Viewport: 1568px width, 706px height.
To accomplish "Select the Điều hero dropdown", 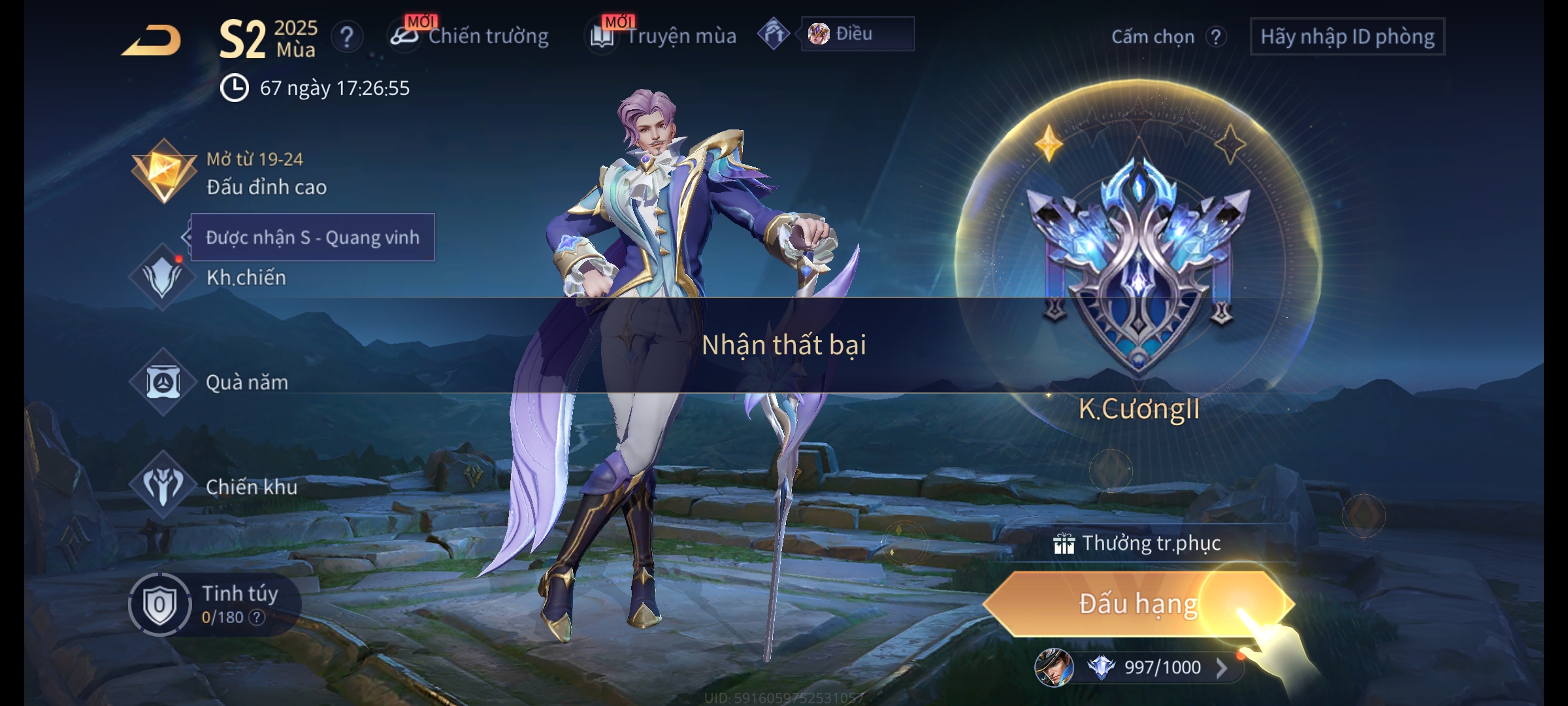I will click(x=857, y=34).
